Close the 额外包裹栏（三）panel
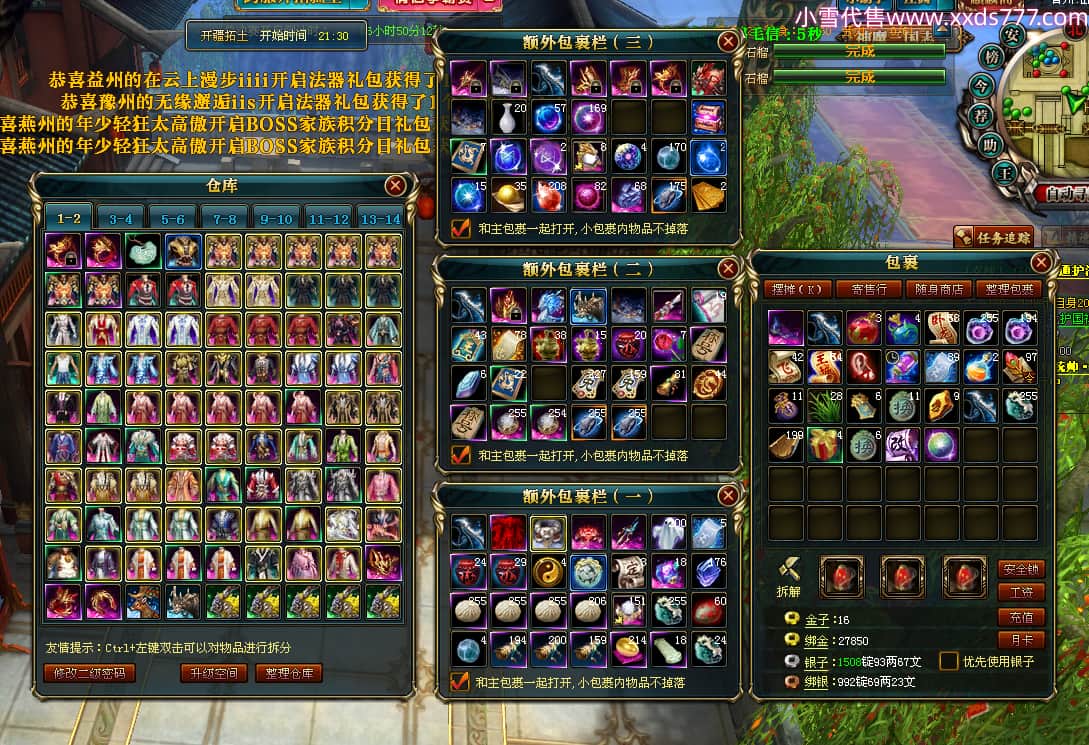 point(728,41)
